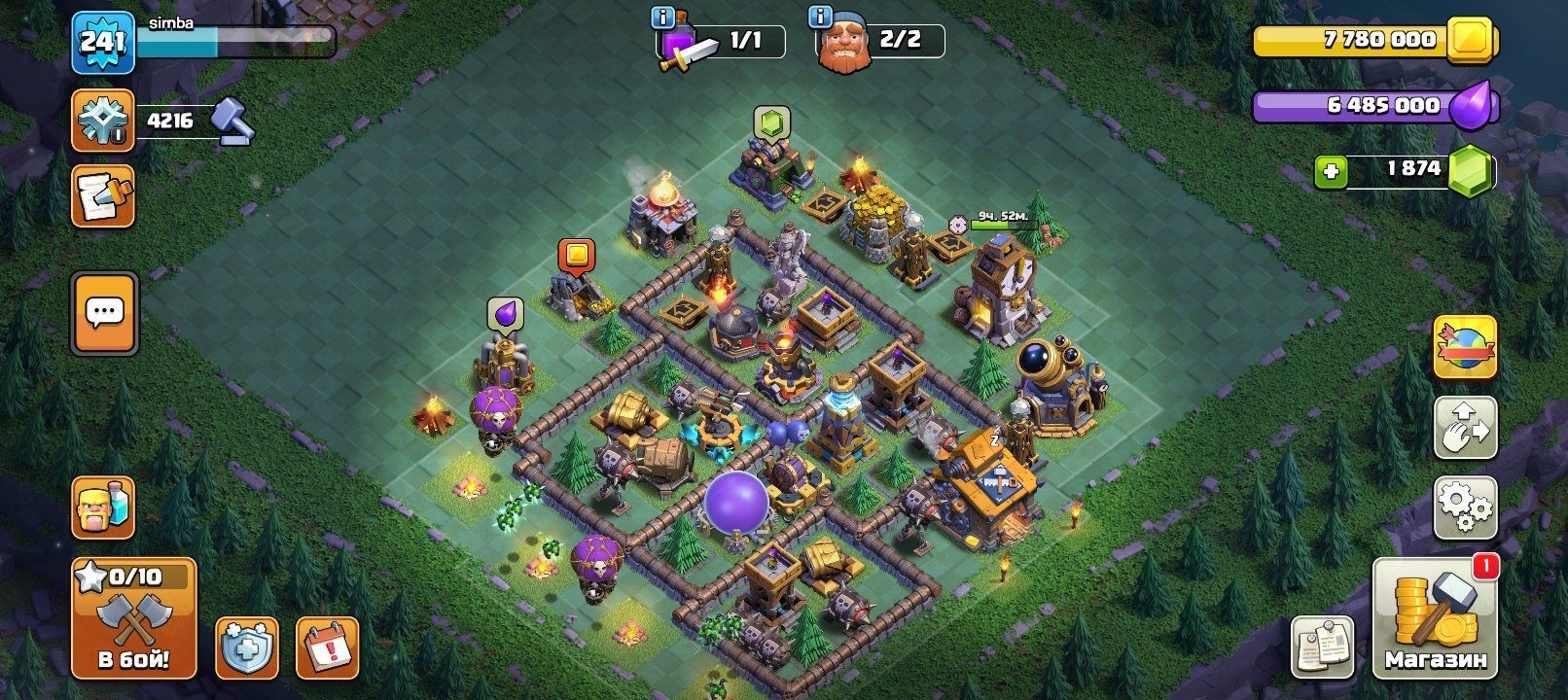1568x700 pixels.
Task: Open the chat speech bubble
Action: coord(104,312)
